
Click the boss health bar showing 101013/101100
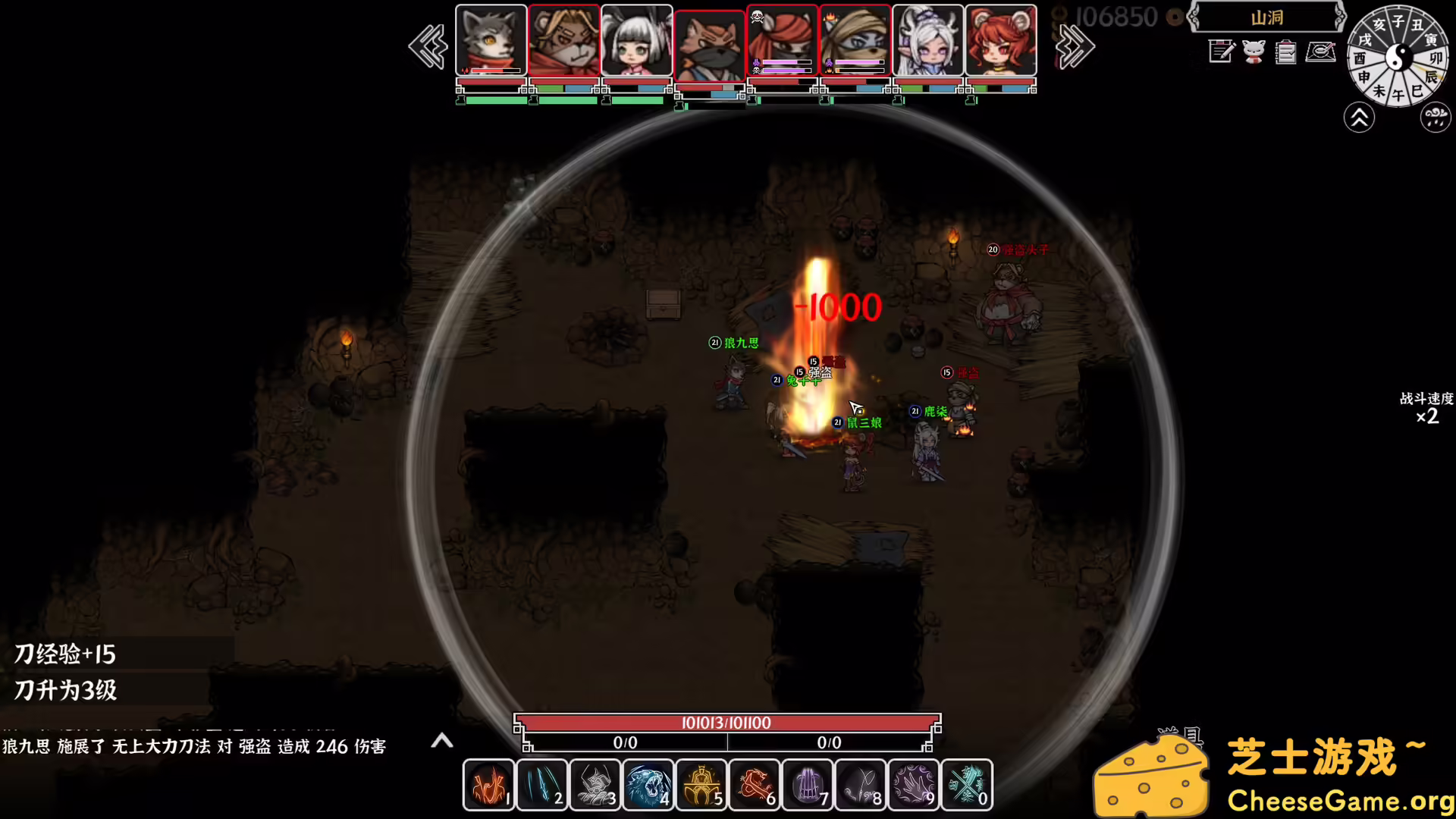(x=728, y=723)
